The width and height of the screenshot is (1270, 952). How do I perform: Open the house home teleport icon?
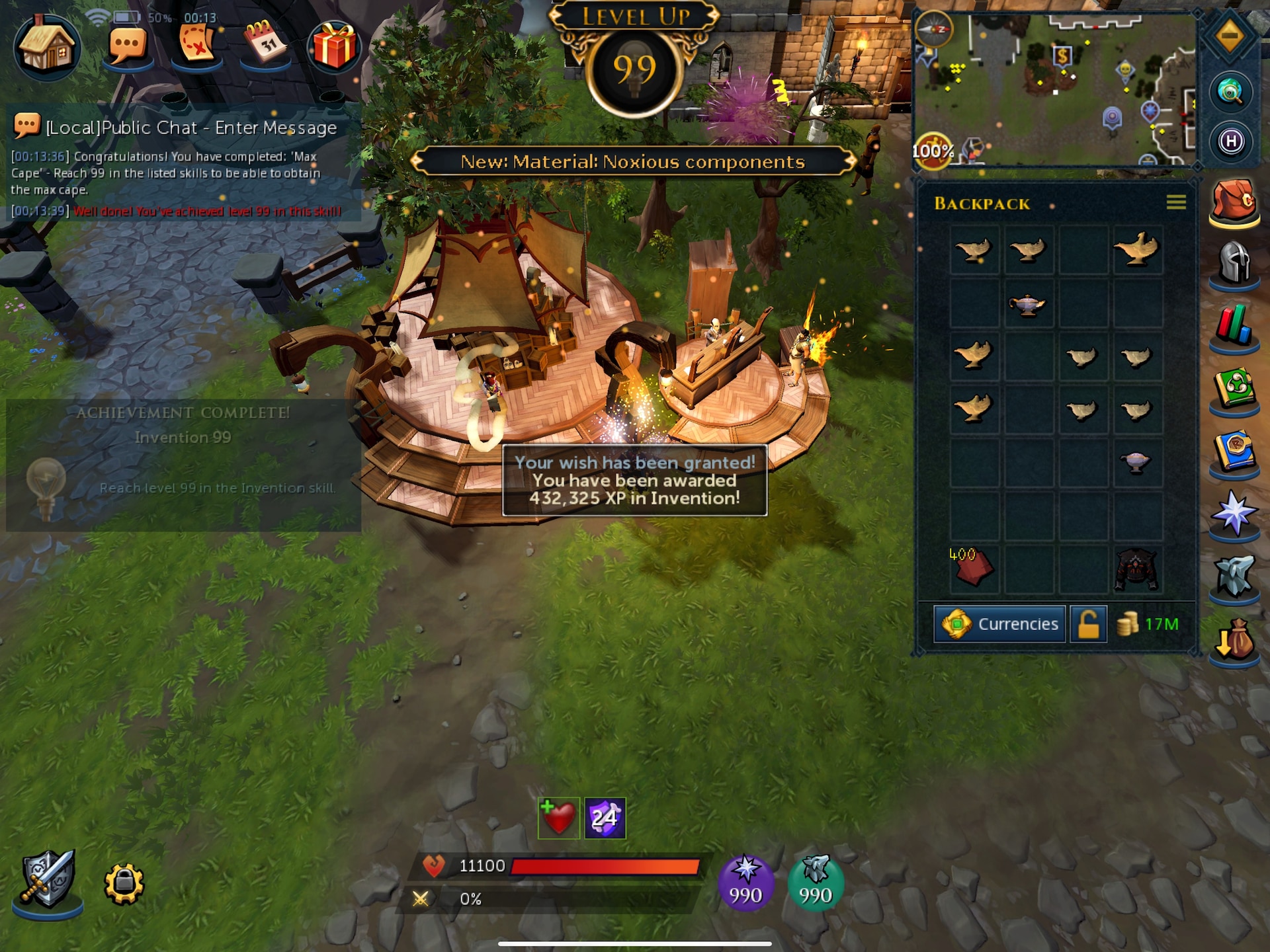pos(46,46)
